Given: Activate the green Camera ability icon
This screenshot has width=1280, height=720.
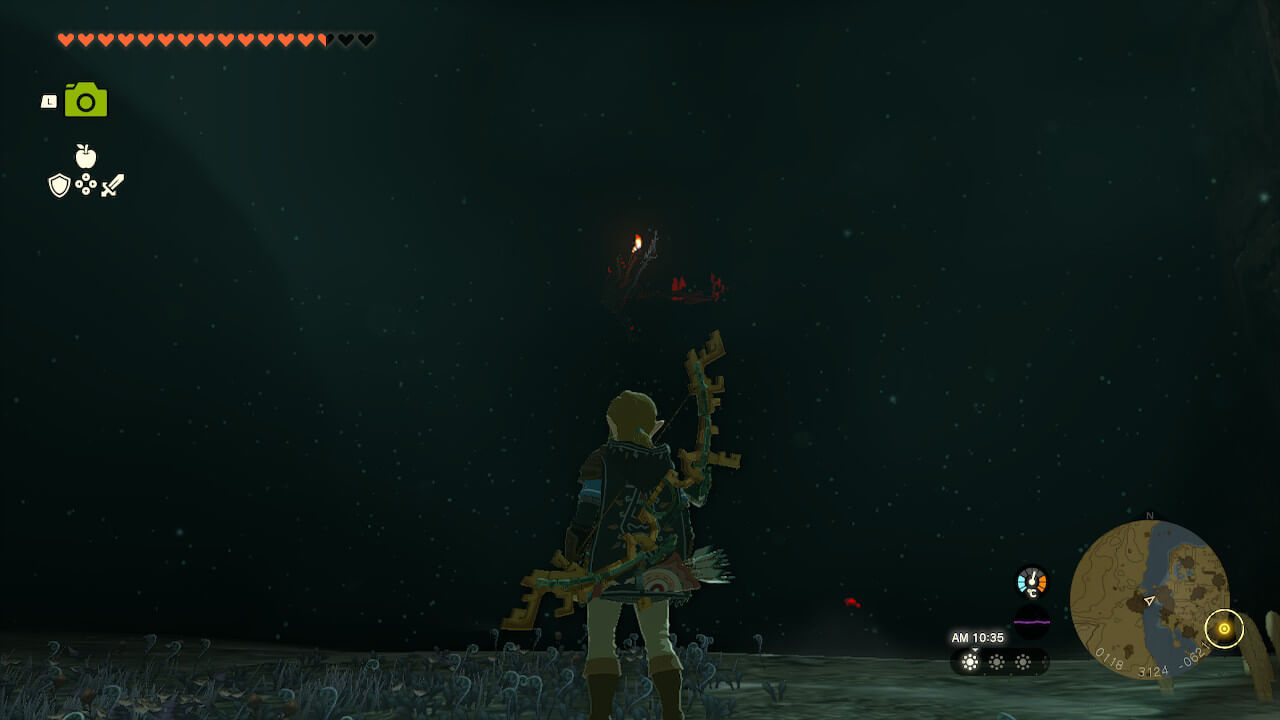Looking at the screenshot, I should (86, 100).
